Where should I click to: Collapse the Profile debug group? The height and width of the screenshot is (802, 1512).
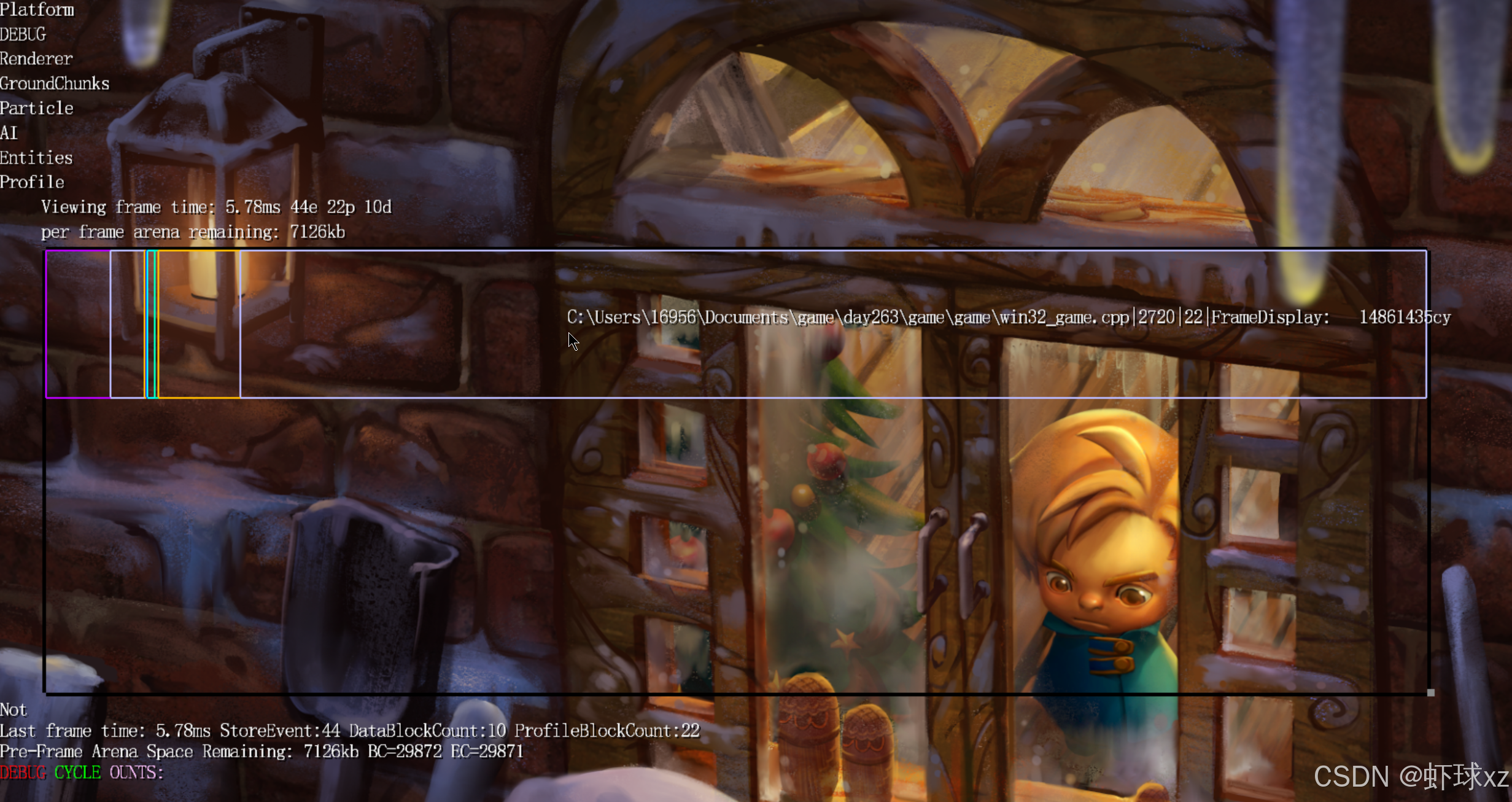pos(32,182)
